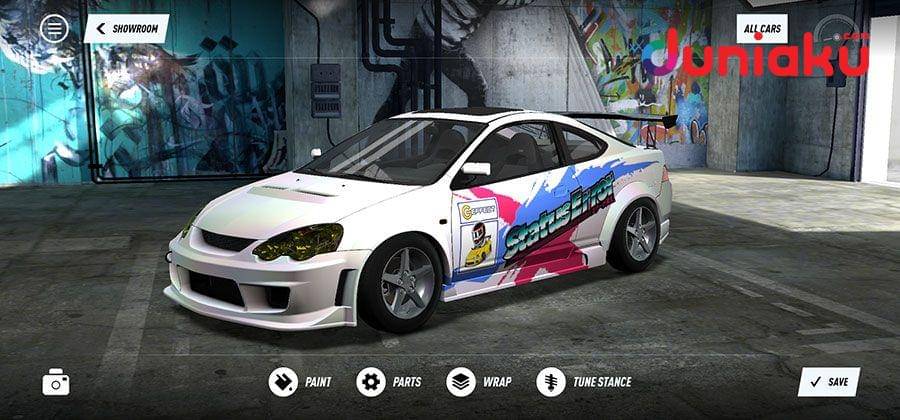Take a photo with the camera icon

(x=56, y=381)
